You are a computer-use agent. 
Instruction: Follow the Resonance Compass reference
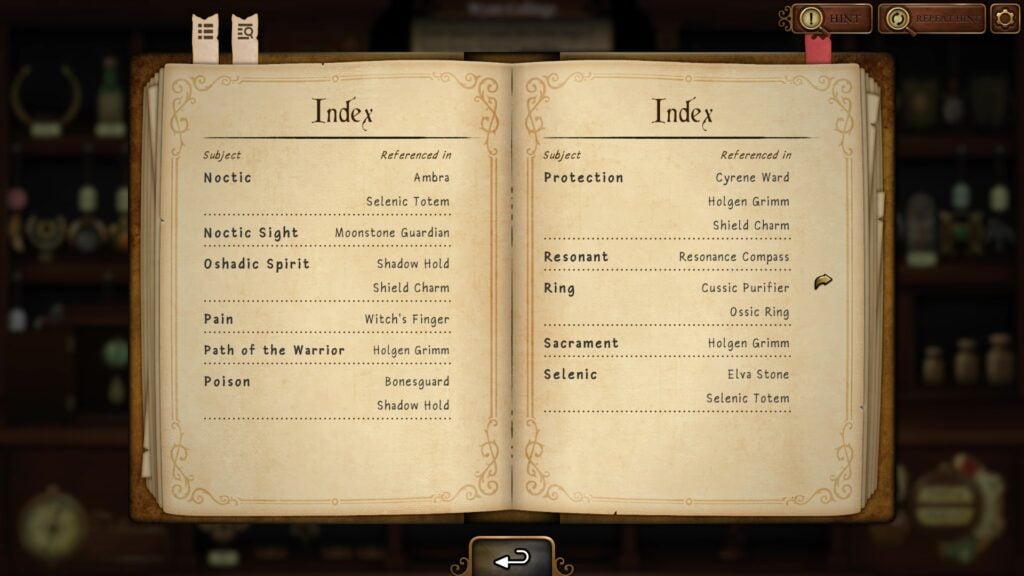coord(734,257)
